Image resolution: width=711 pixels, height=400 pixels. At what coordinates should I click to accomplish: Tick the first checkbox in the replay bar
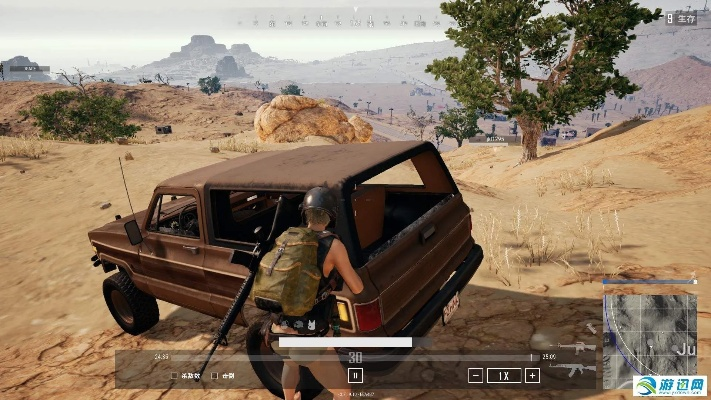tap(174, 376)
